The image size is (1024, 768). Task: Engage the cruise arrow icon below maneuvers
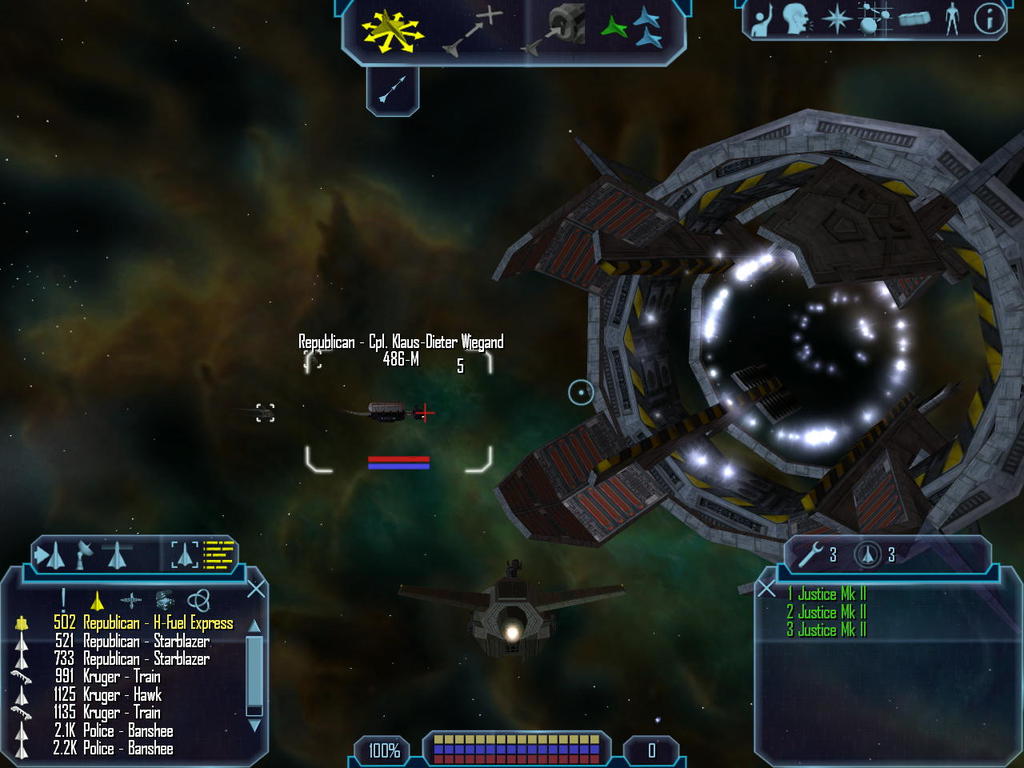(x=392, y=91)
